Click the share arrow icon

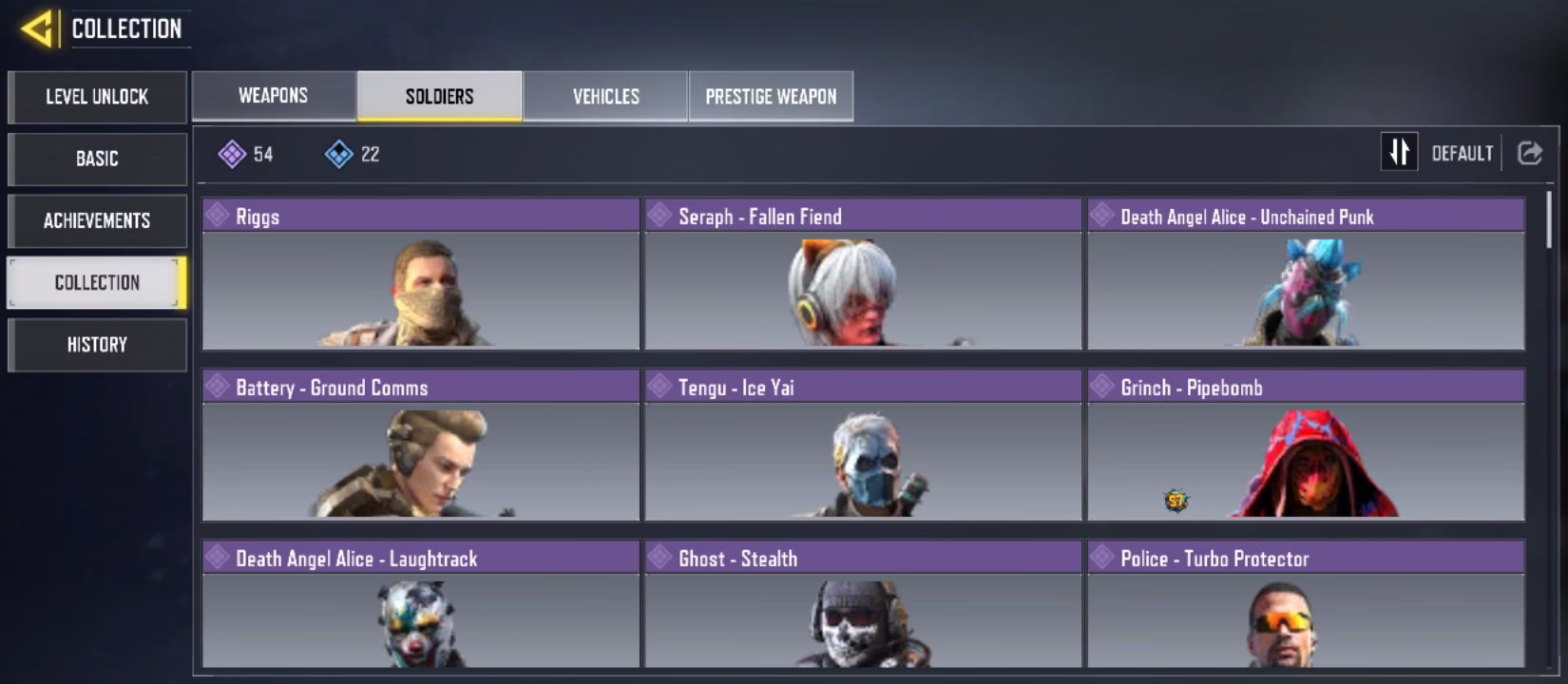click(1530, 153)
